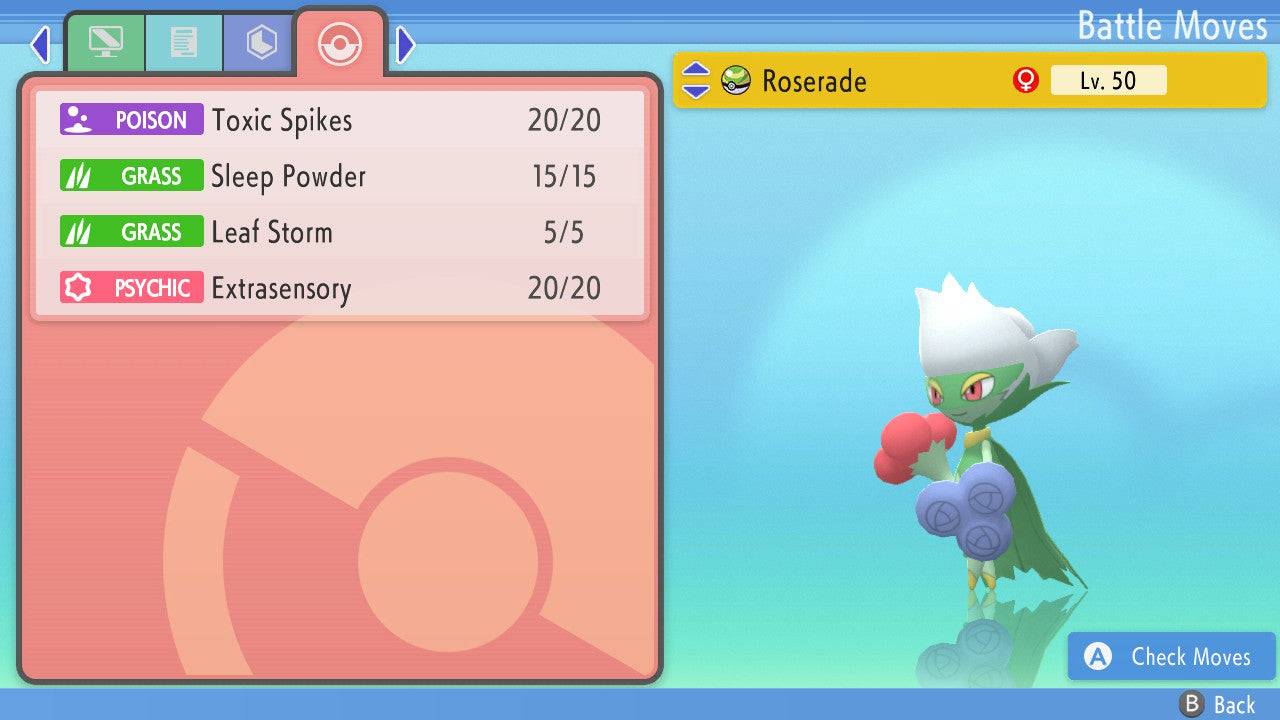This screenshot has height=720, width=1280.
Task: Click the Check Moves button
Action: (x=1171, y=657)
